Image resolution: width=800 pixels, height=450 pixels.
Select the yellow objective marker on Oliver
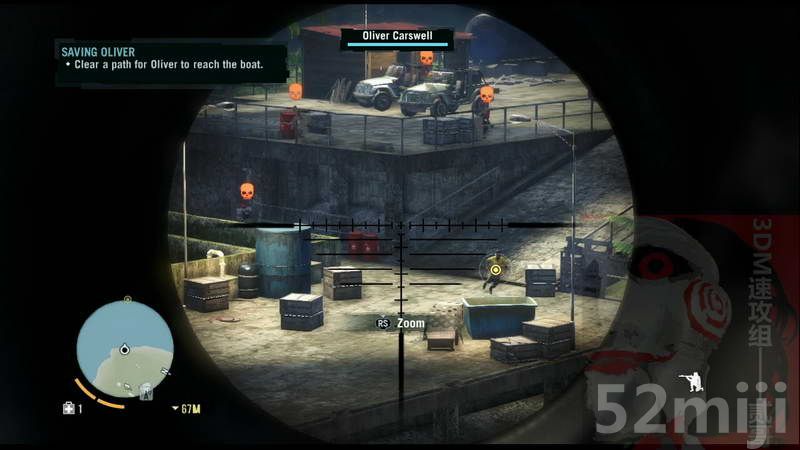(x=495, y=267)
